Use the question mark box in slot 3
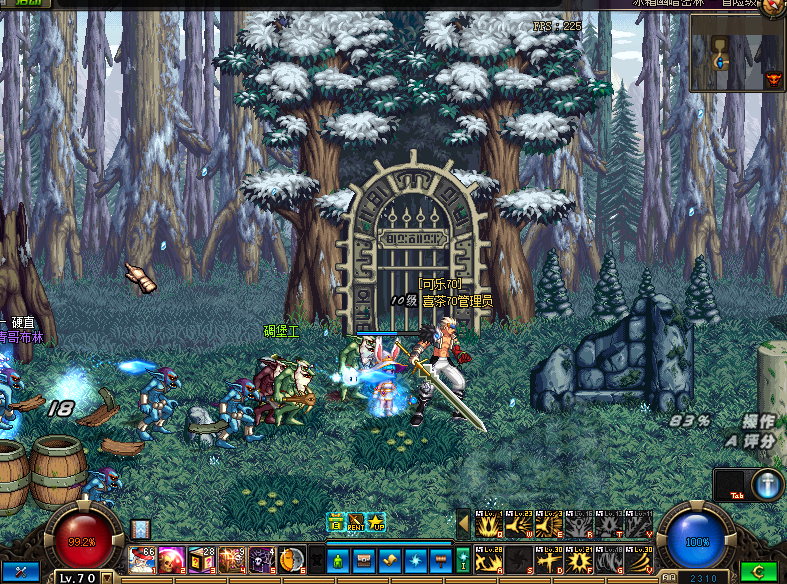This screenshot has height=584, width=787. tap(202, 558)
